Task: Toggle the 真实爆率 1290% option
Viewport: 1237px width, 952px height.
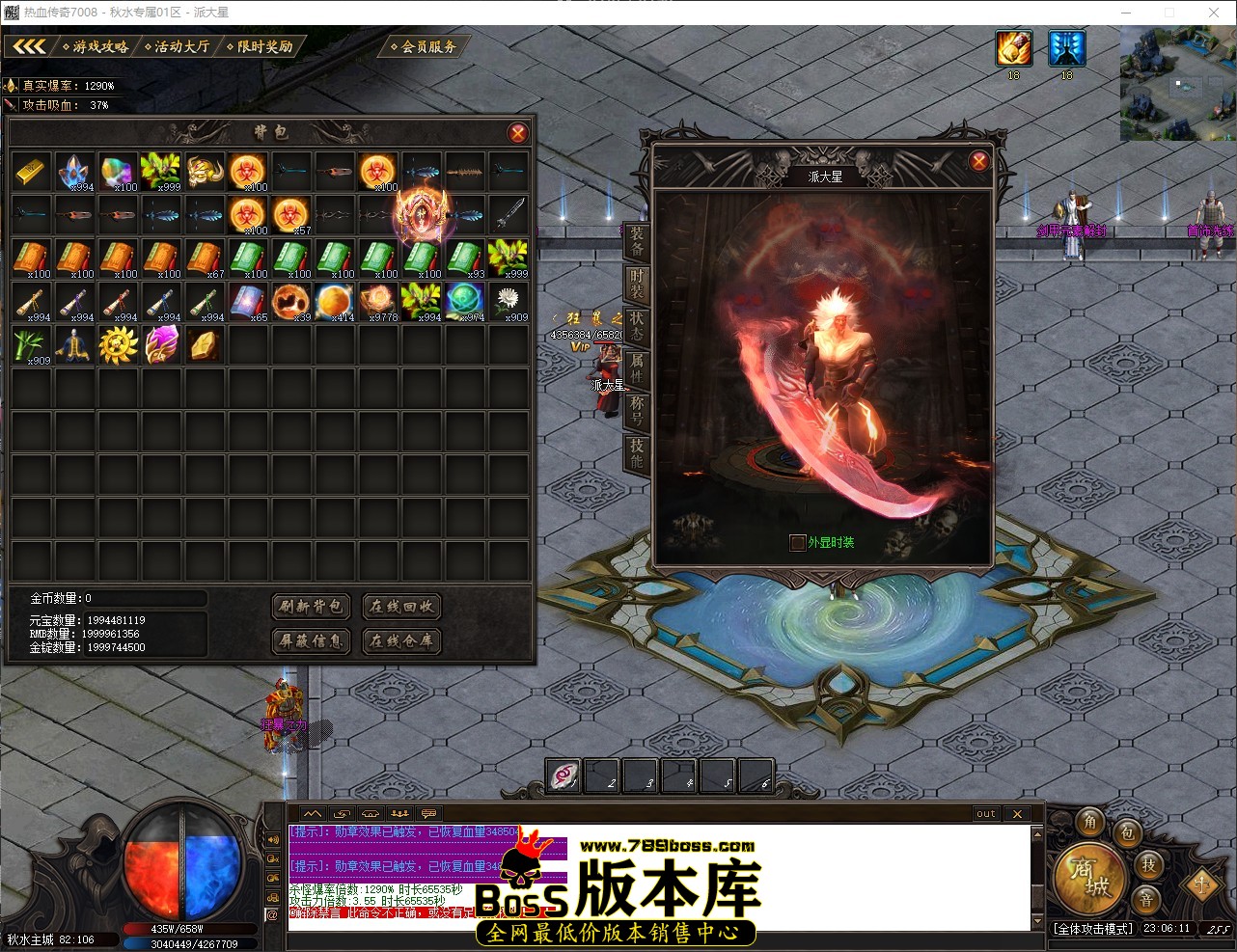Action: point(63,85)
